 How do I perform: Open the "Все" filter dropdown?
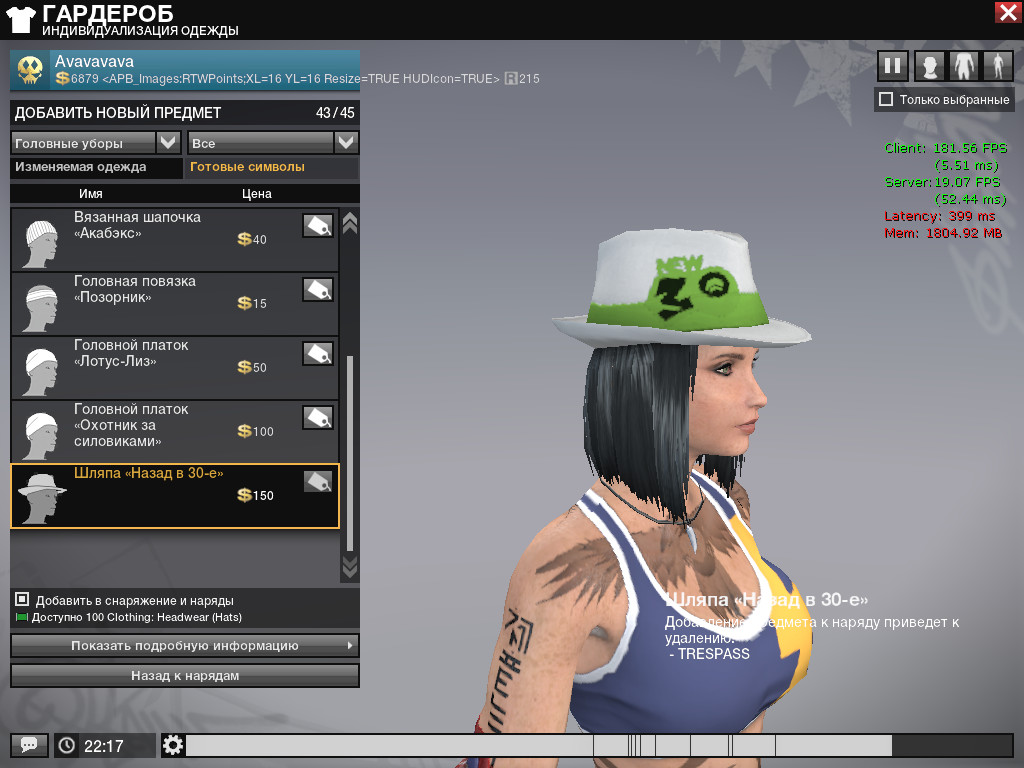point(346,143)
